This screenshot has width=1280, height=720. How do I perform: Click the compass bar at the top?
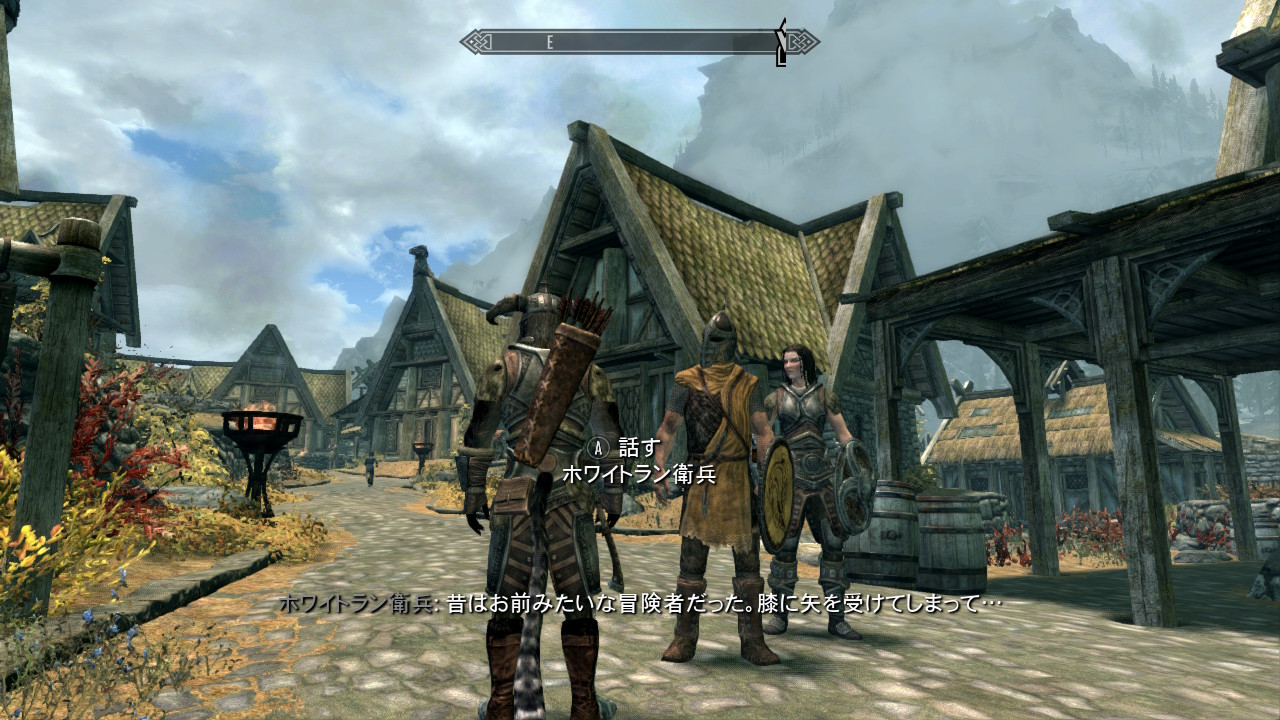(x=639, y=42)
